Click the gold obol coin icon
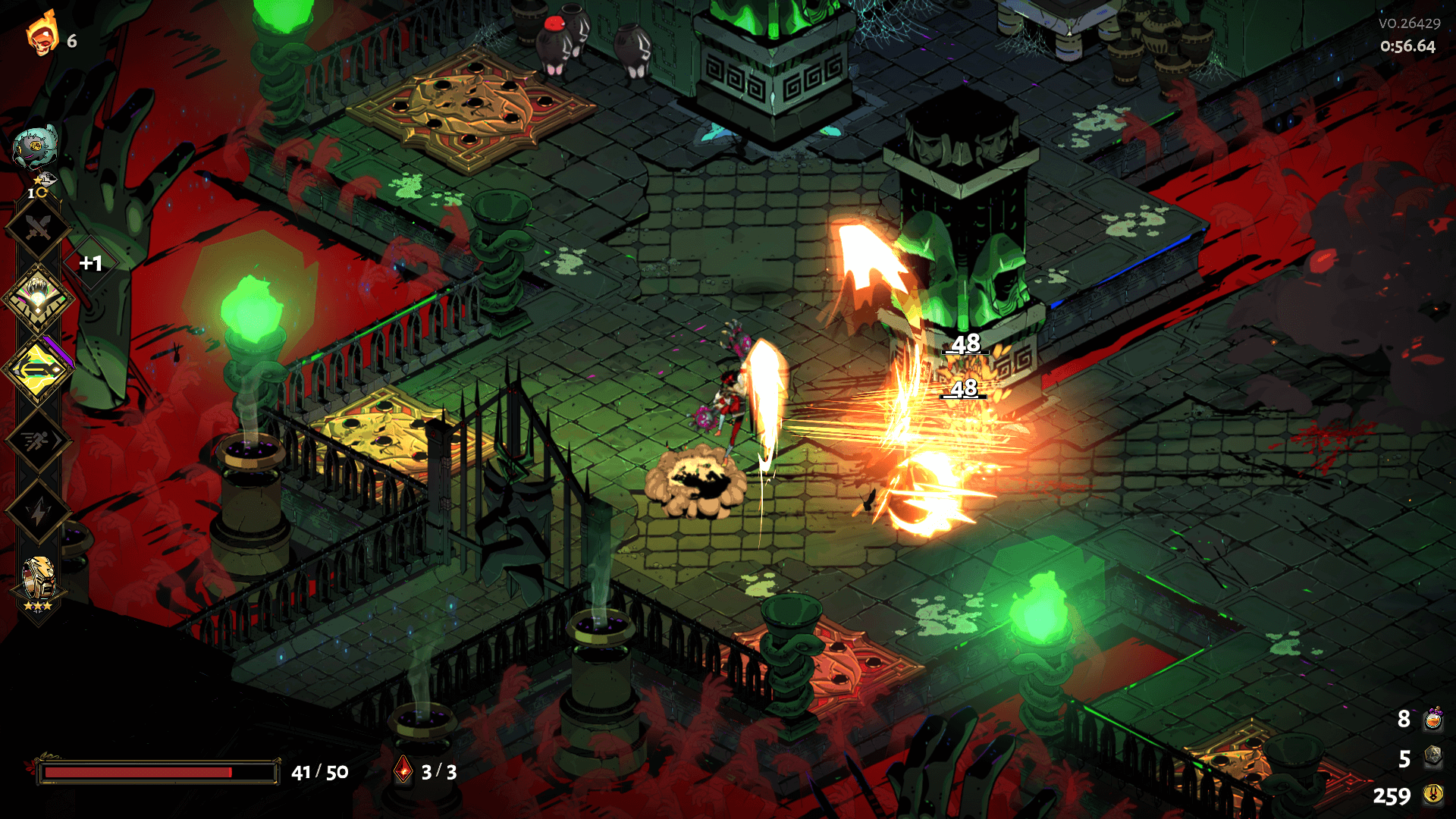The height and width of the screenshot is (819, 1456). [1432, 794]
